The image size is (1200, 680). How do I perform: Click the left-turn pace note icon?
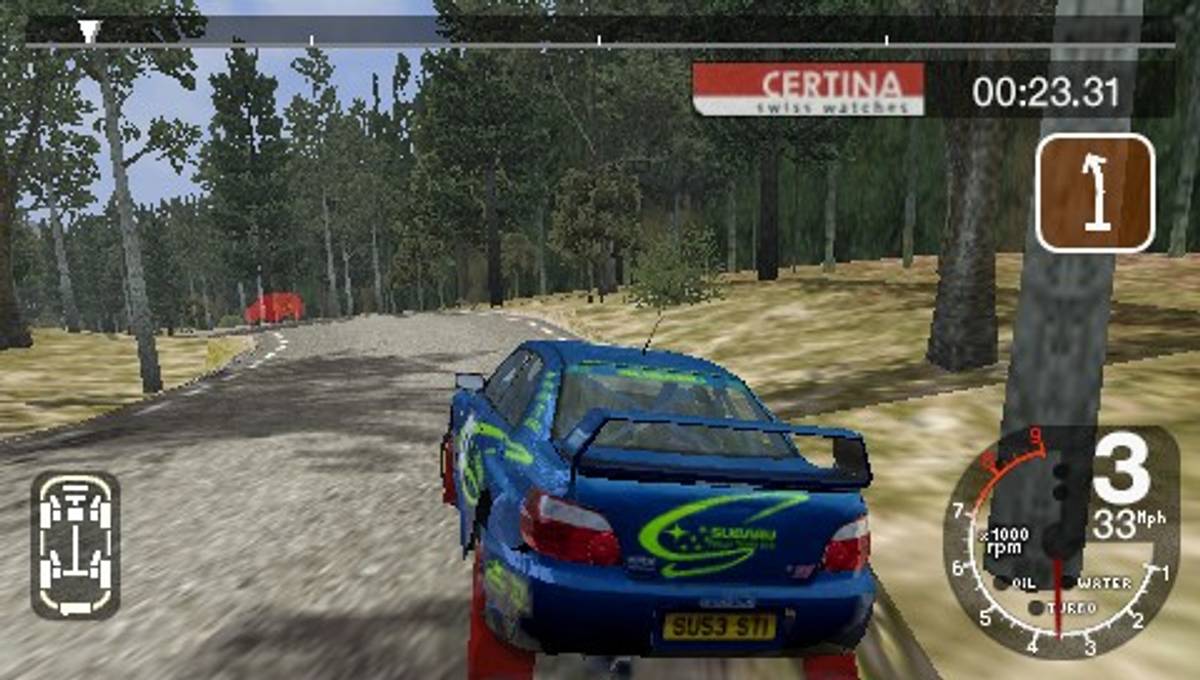(x=1095, y=193)
